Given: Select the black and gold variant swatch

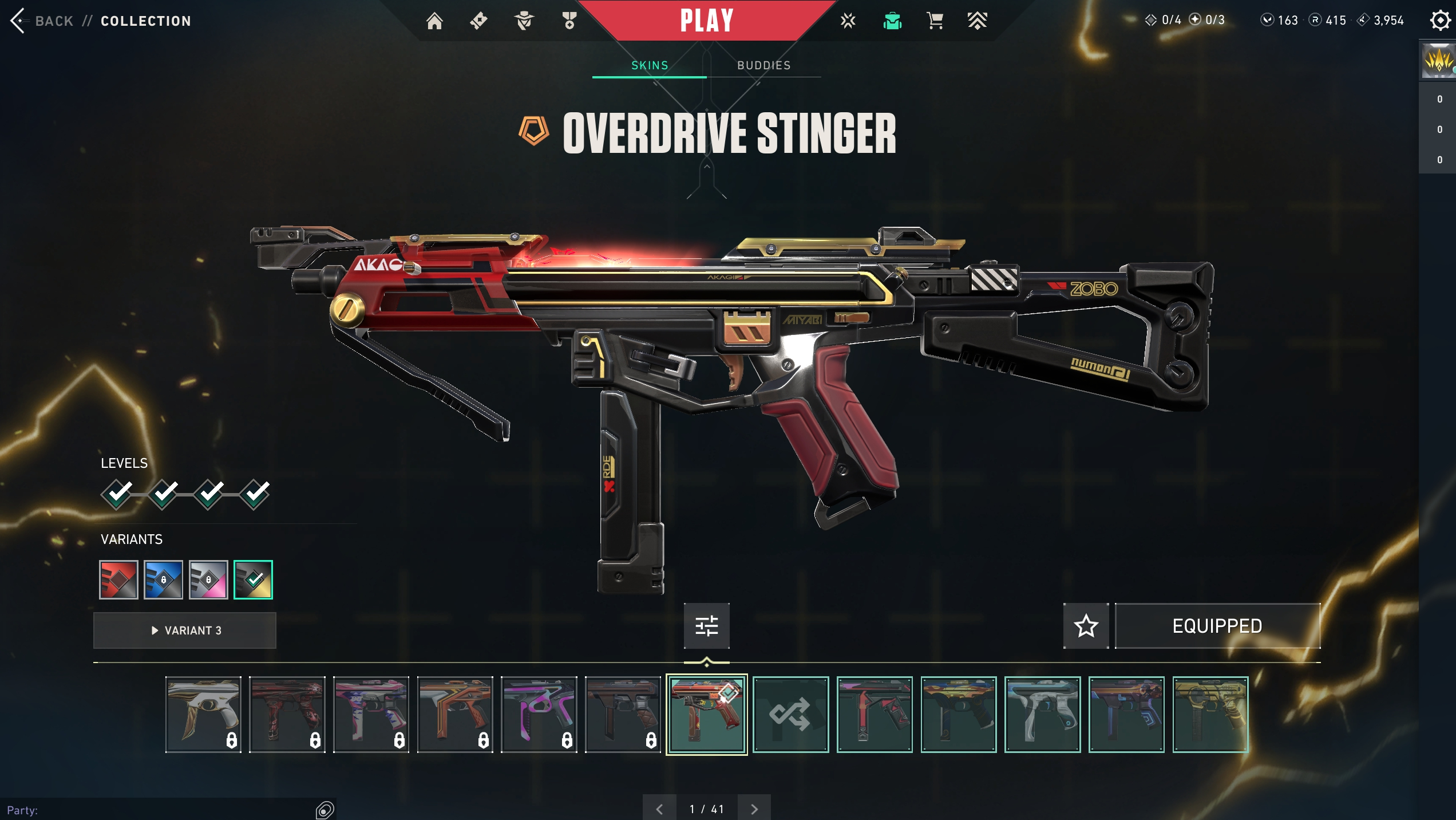Looking at the screenshot, I should (253, 579).
